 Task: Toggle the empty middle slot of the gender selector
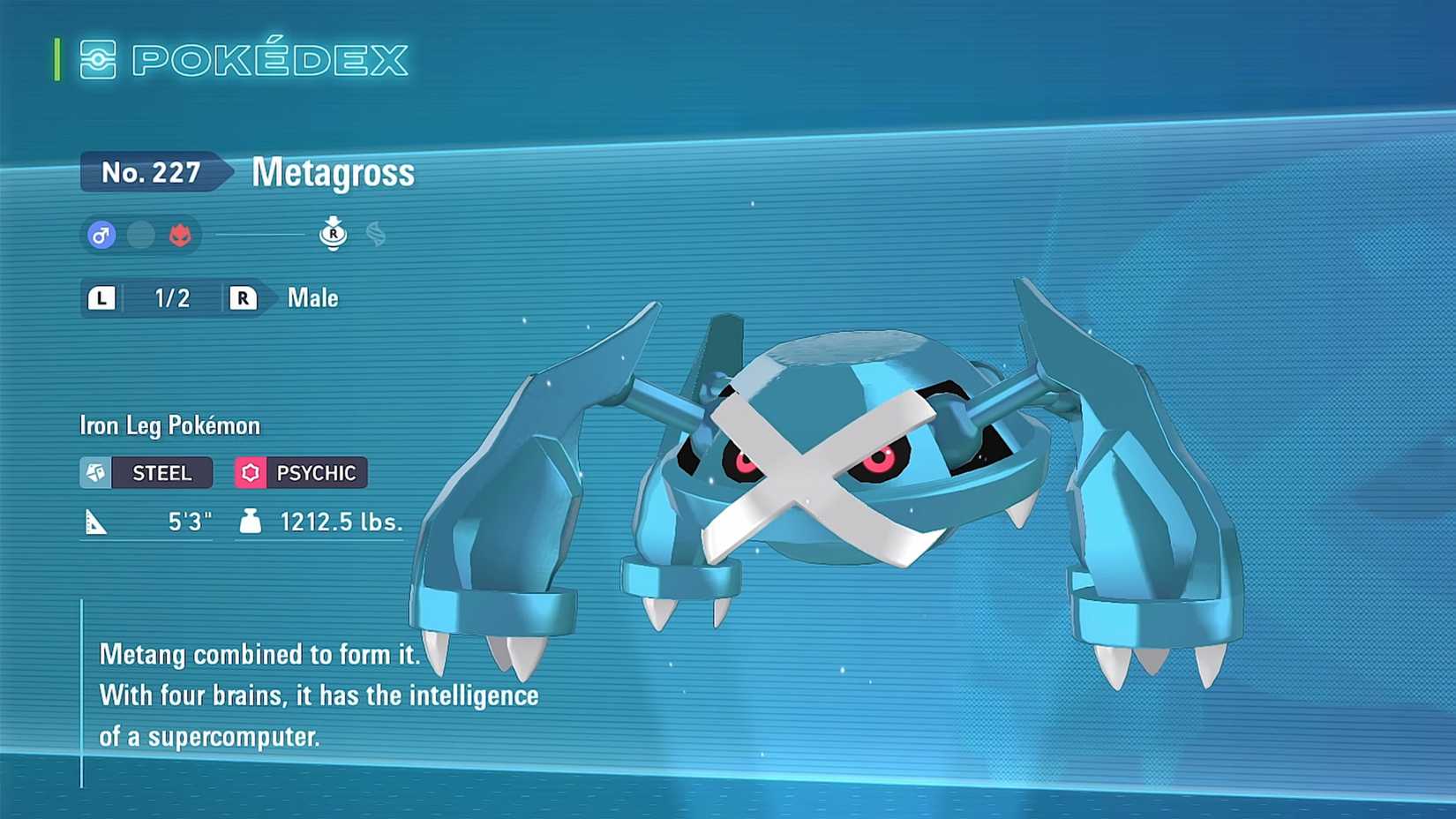pos(139,235)
